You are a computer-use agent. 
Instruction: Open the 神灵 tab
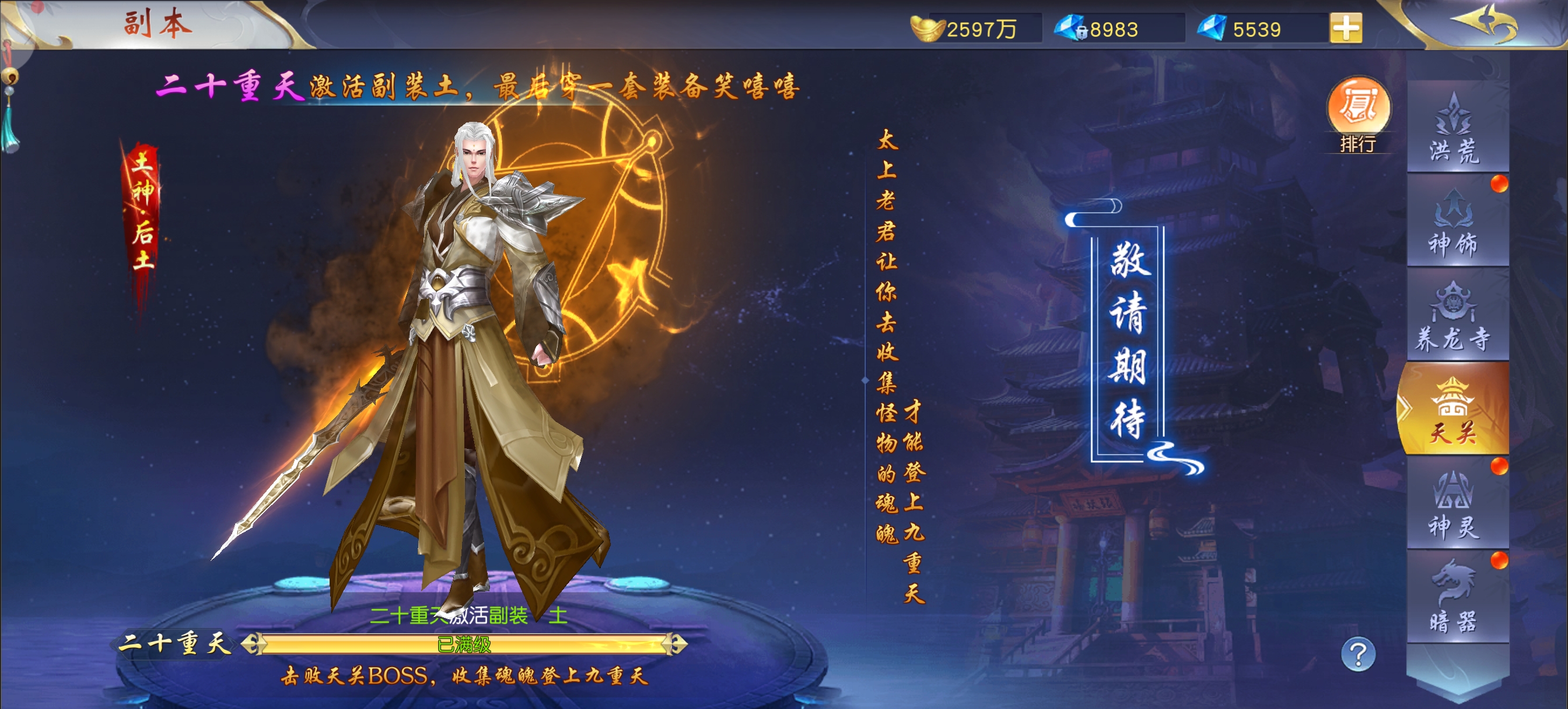pos(1456,505)
